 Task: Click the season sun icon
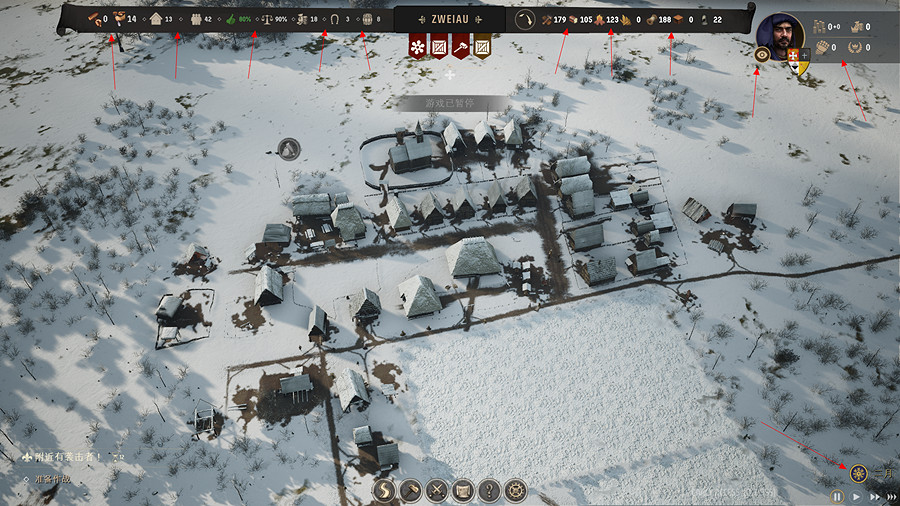(858, 472)
